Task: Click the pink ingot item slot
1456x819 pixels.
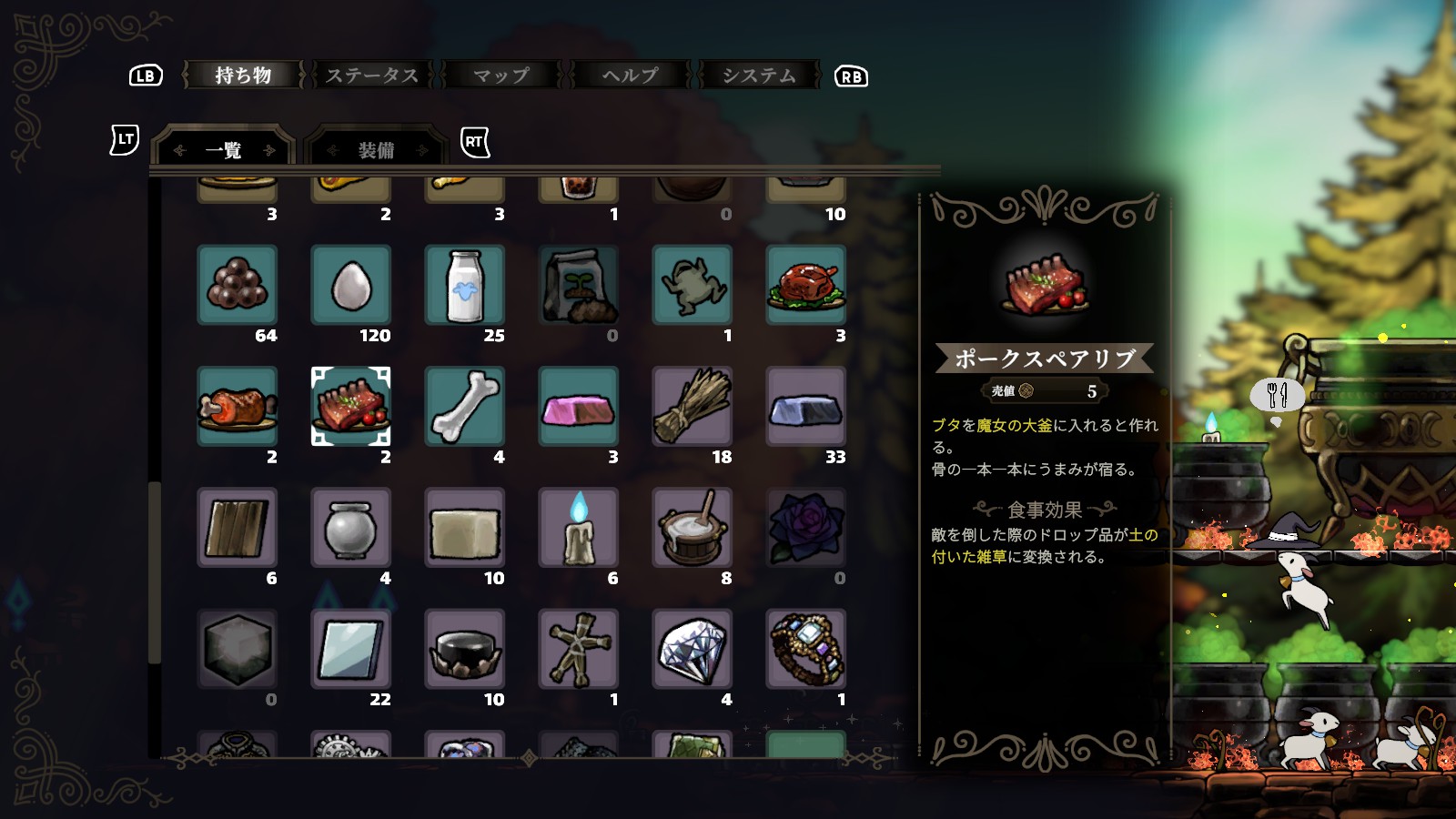Action: pos(579,406)
